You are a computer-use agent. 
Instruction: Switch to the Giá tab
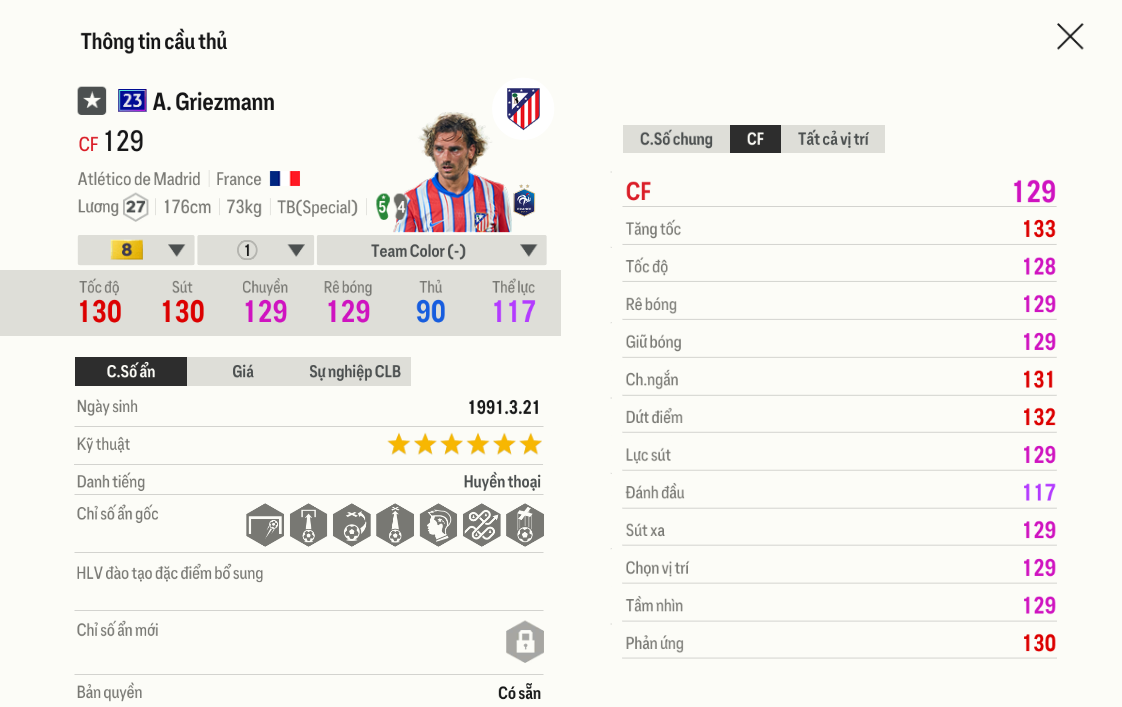243,372
